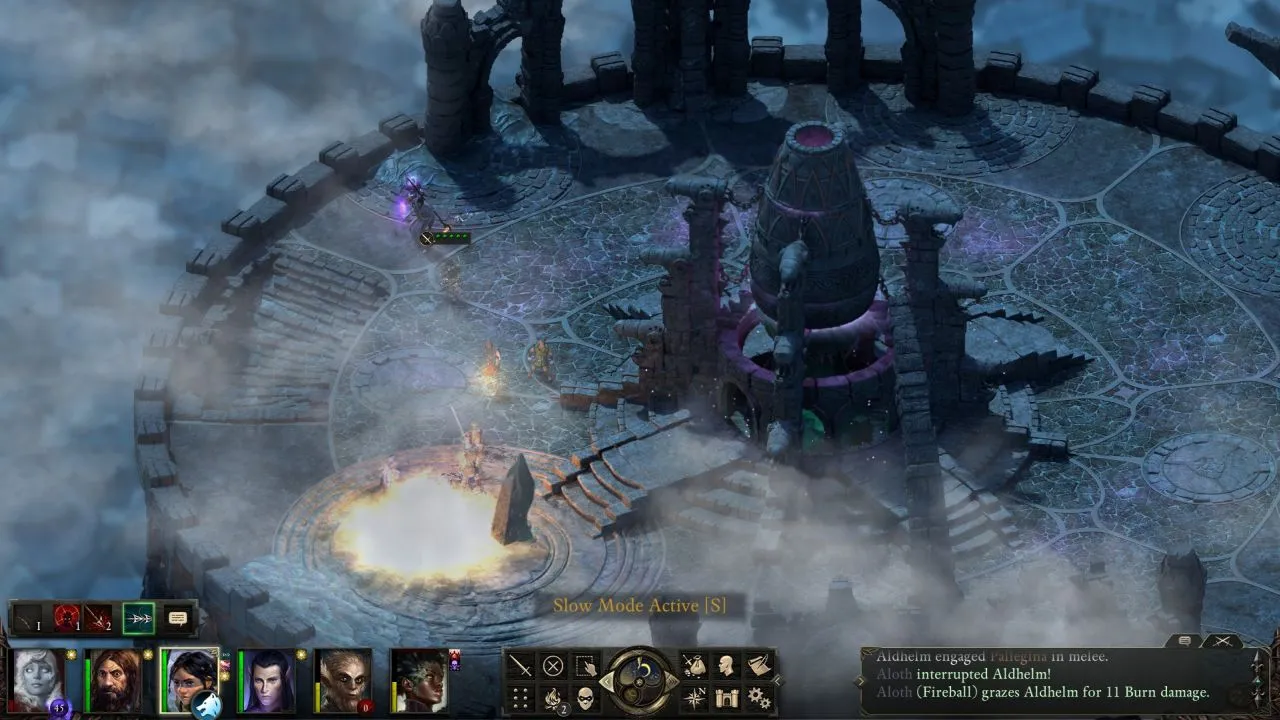Open the options gears icon
The height and width of the screenshot is (720, 1280).
[x=759, y=697]
